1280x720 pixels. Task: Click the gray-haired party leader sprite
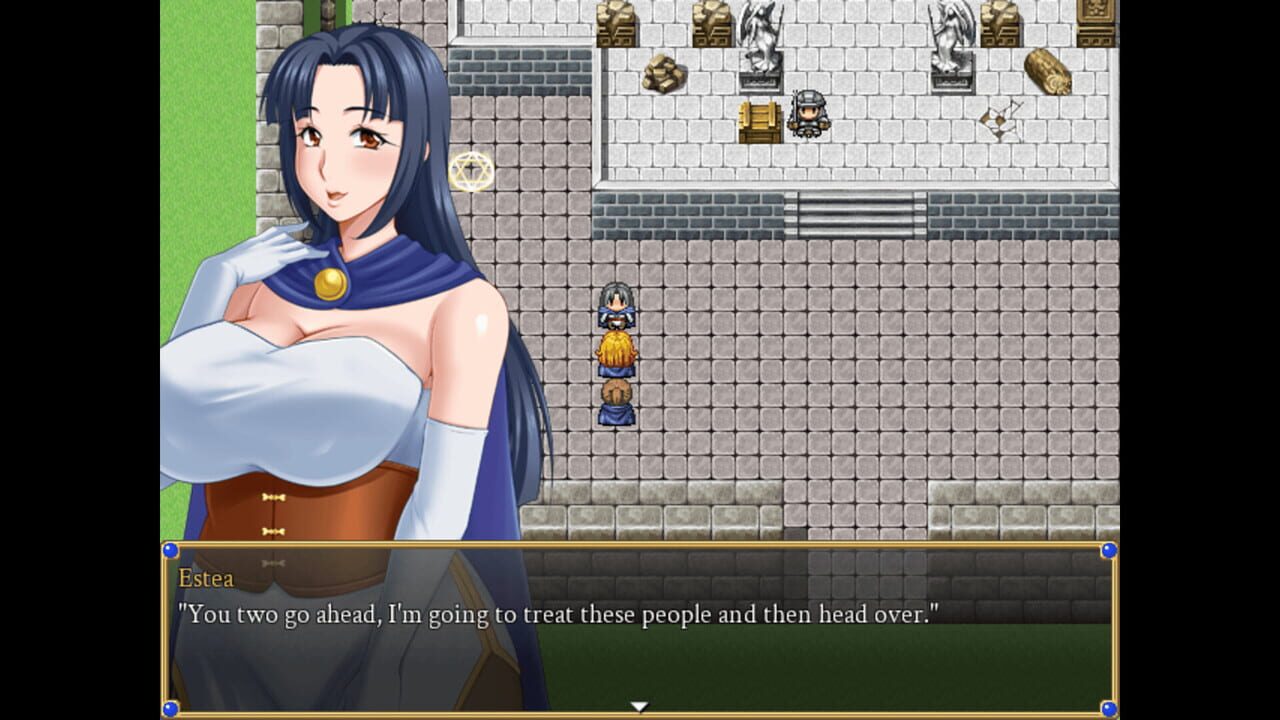pyautogui.click(x=619, y=305)
